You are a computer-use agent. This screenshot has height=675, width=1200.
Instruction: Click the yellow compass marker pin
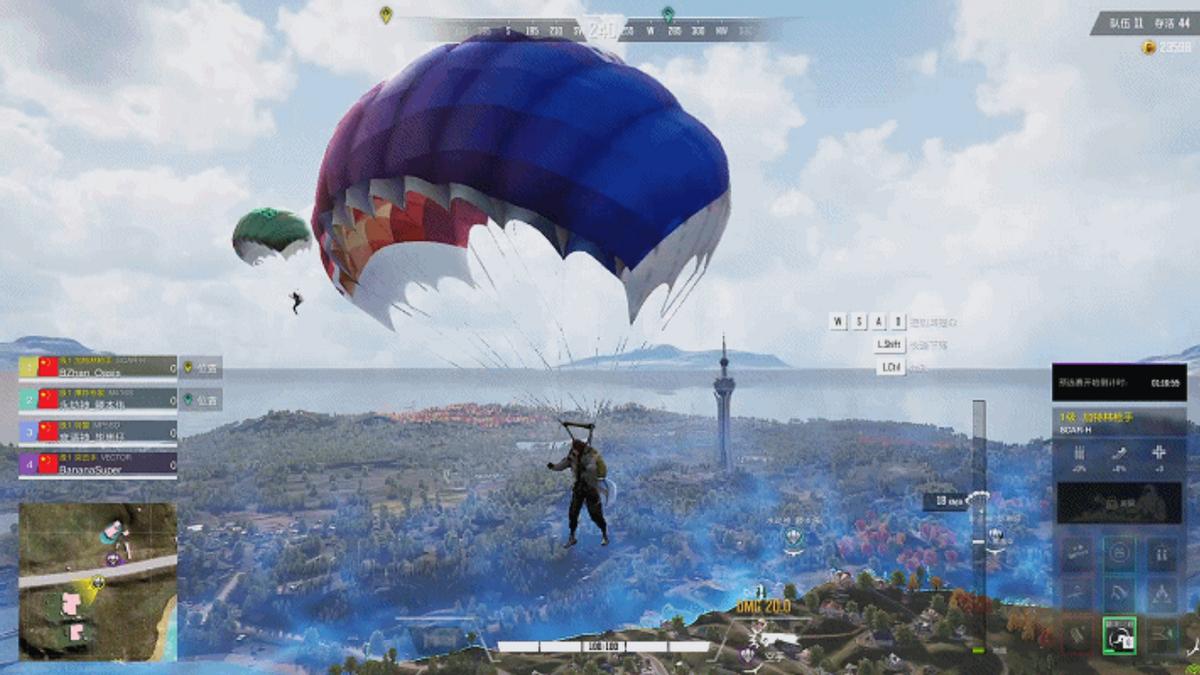tap(386, 15)
